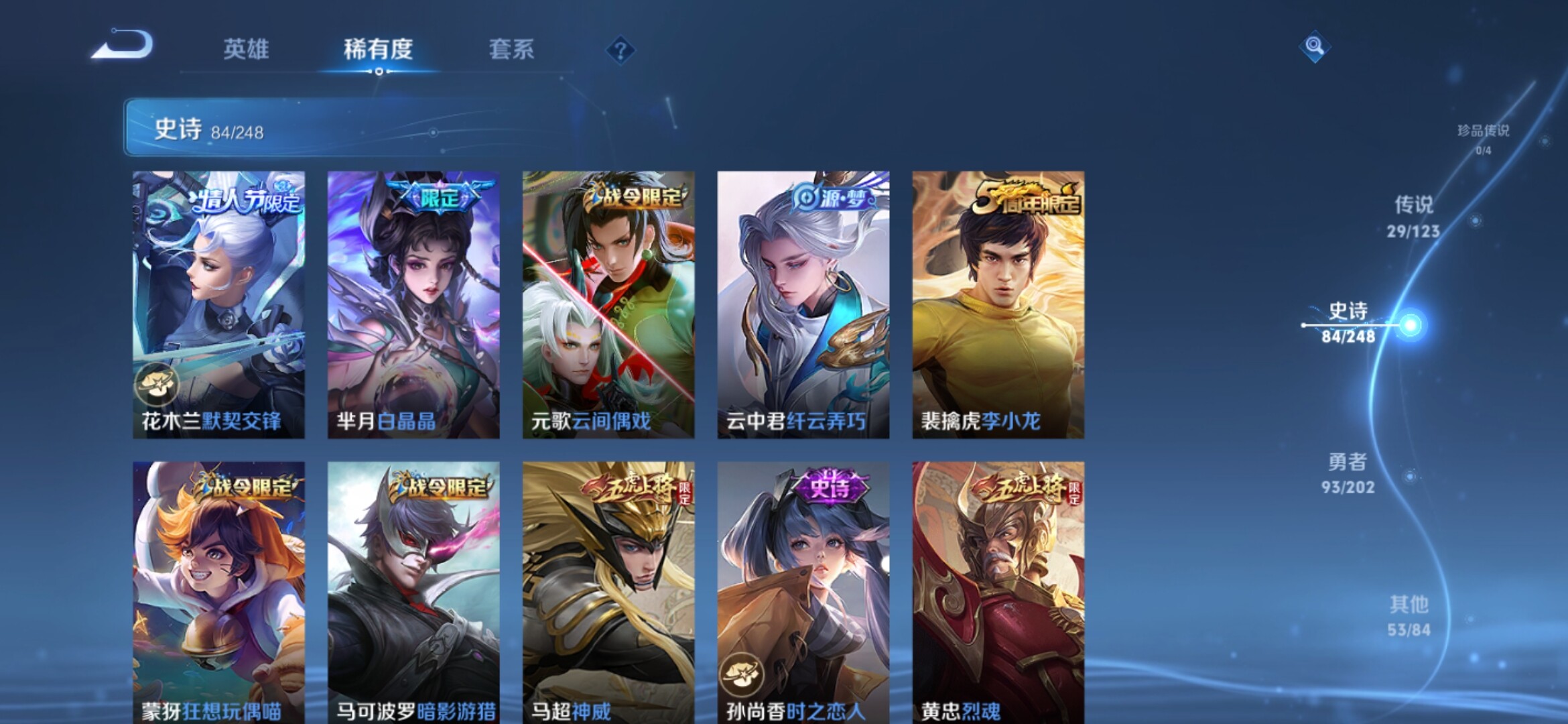Open the 套系 tab
Screen dimensions: 1568x724
[511, 49]
